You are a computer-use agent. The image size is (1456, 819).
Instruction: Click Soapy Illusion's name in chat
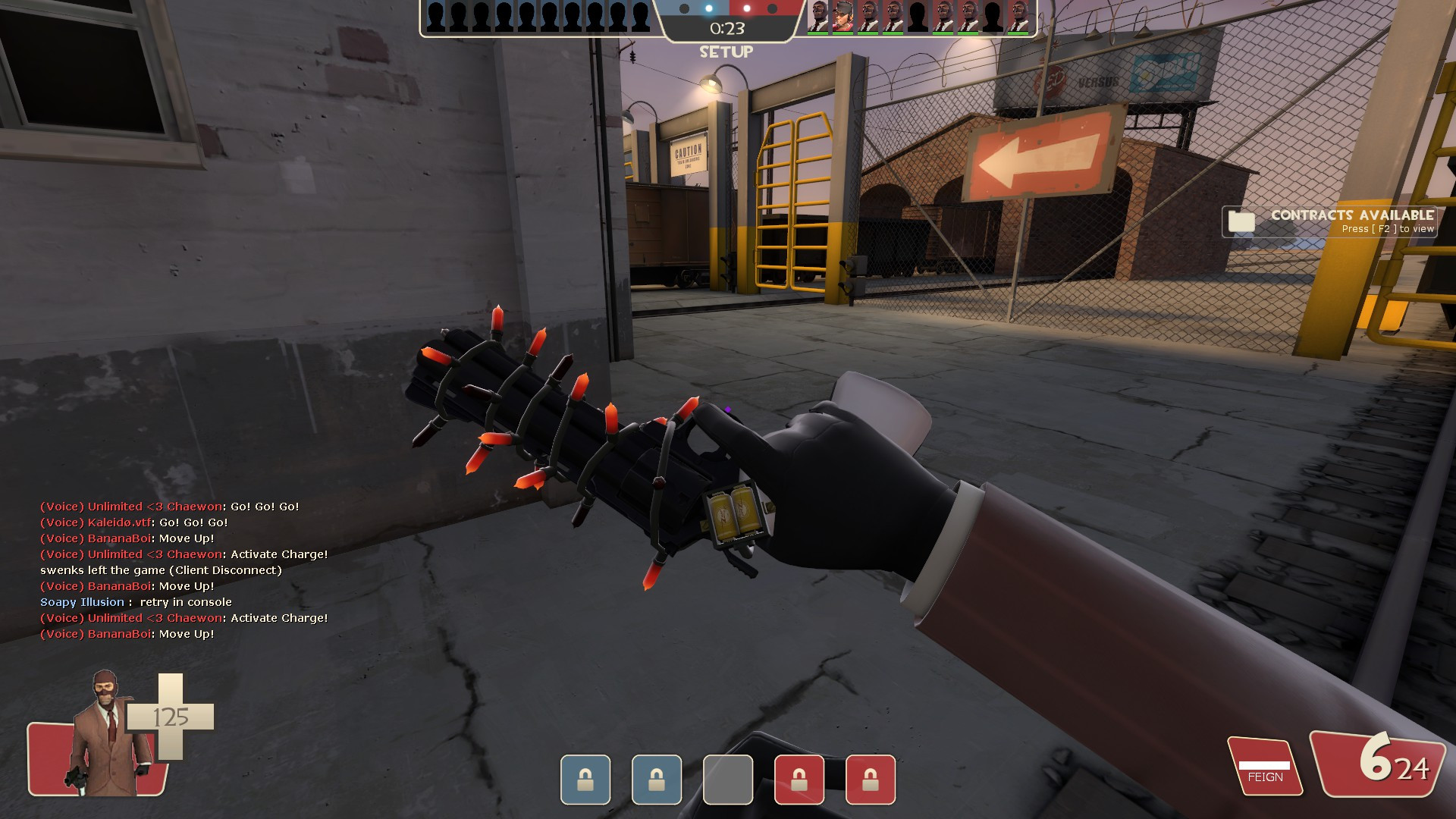click(82, 601)
